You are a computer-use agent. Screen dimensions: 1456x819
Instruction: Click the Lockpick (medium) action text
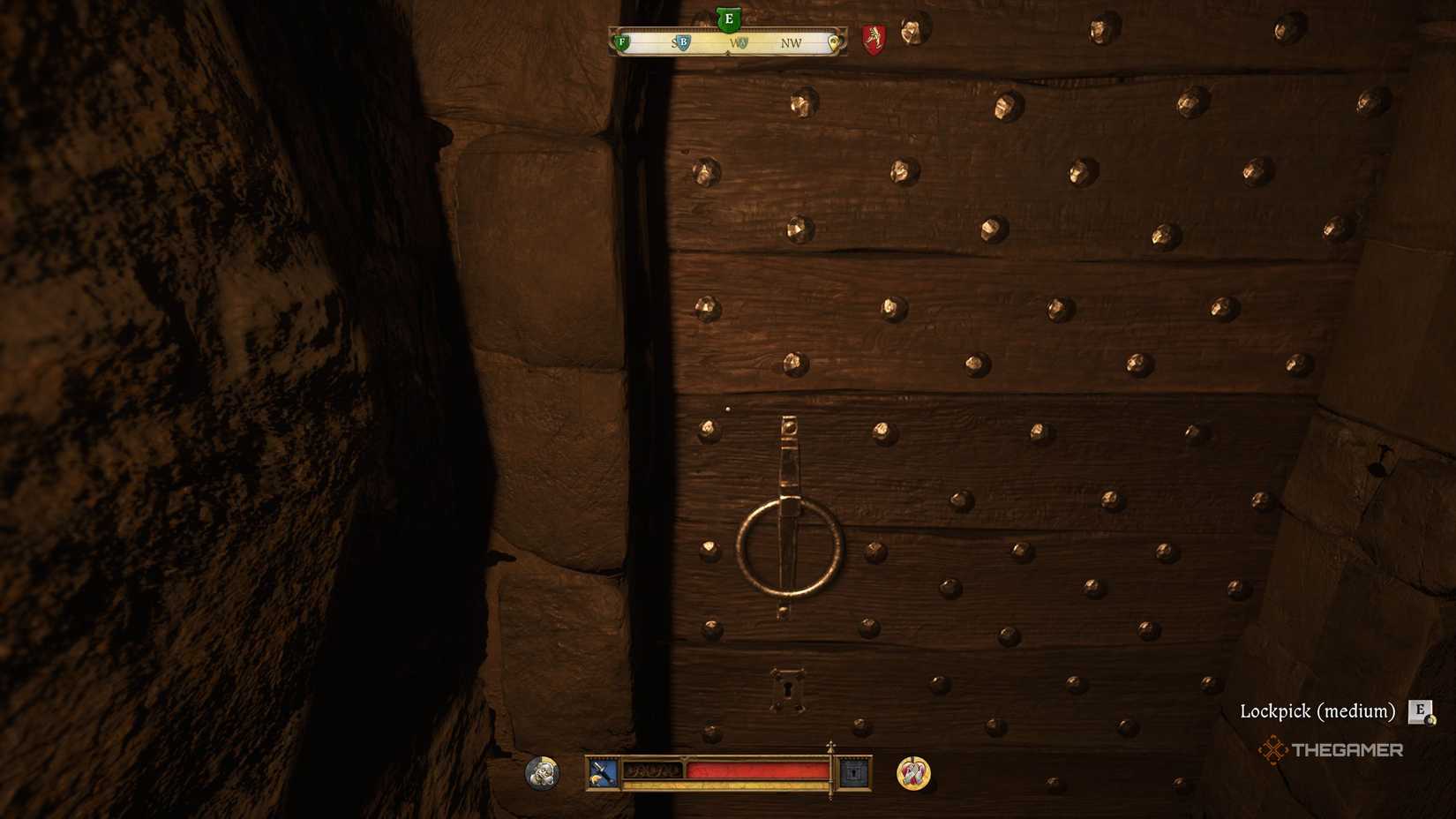point(1319,709)
